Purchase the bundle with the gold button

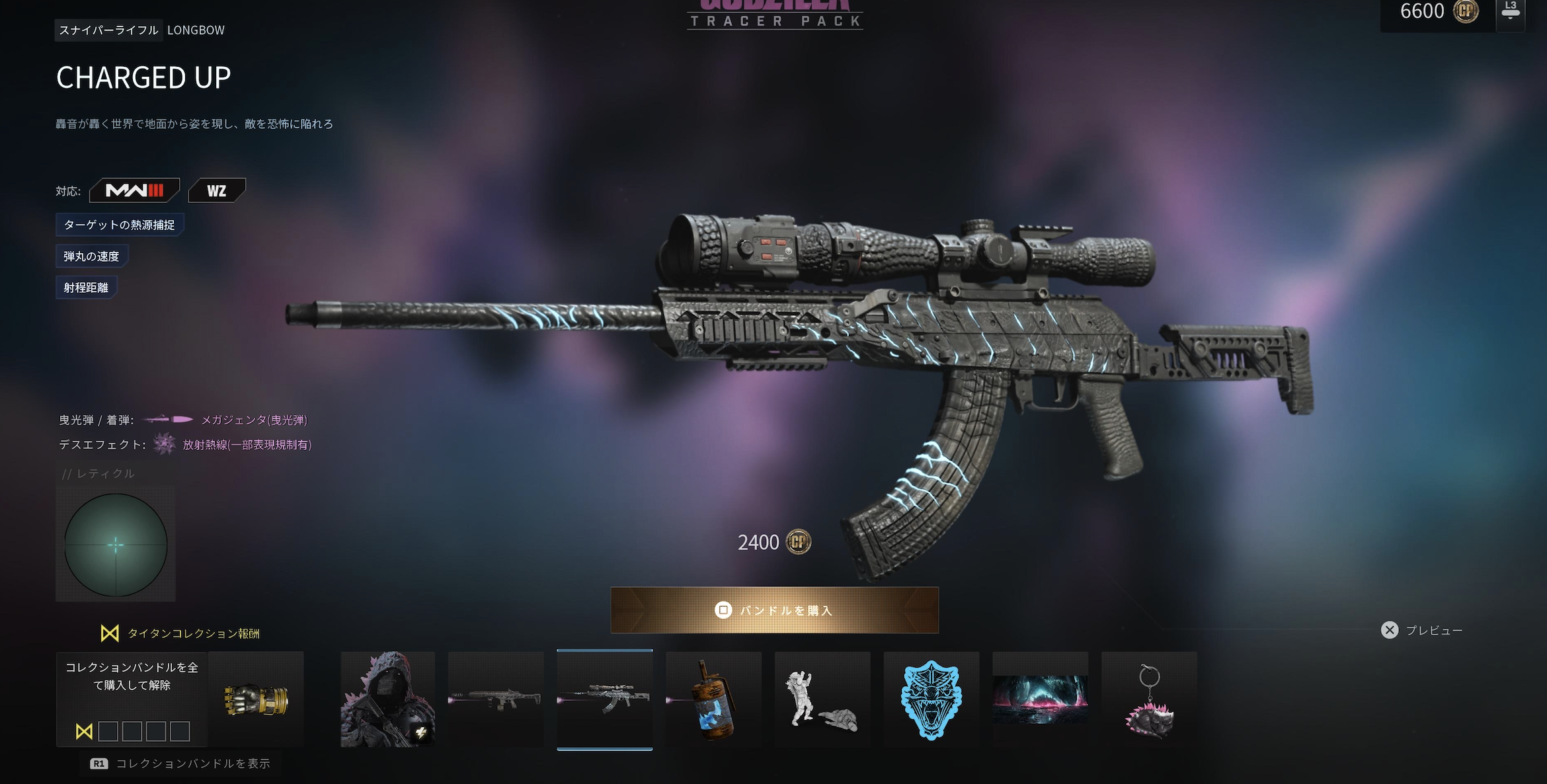click(x=774, y=610)
